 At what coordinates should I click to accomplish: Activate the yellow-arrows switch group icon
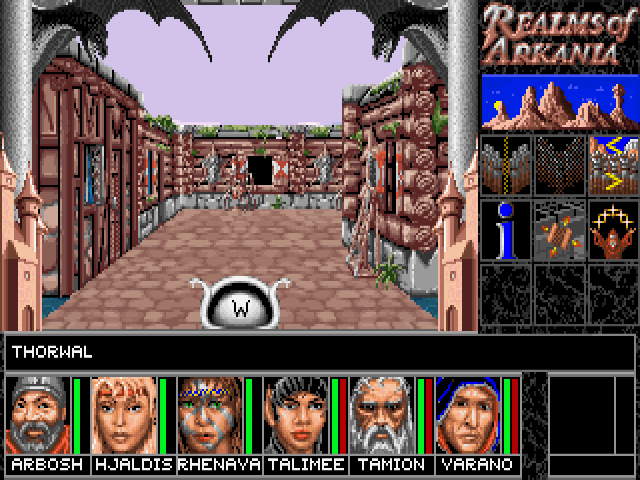click(612, 163)
